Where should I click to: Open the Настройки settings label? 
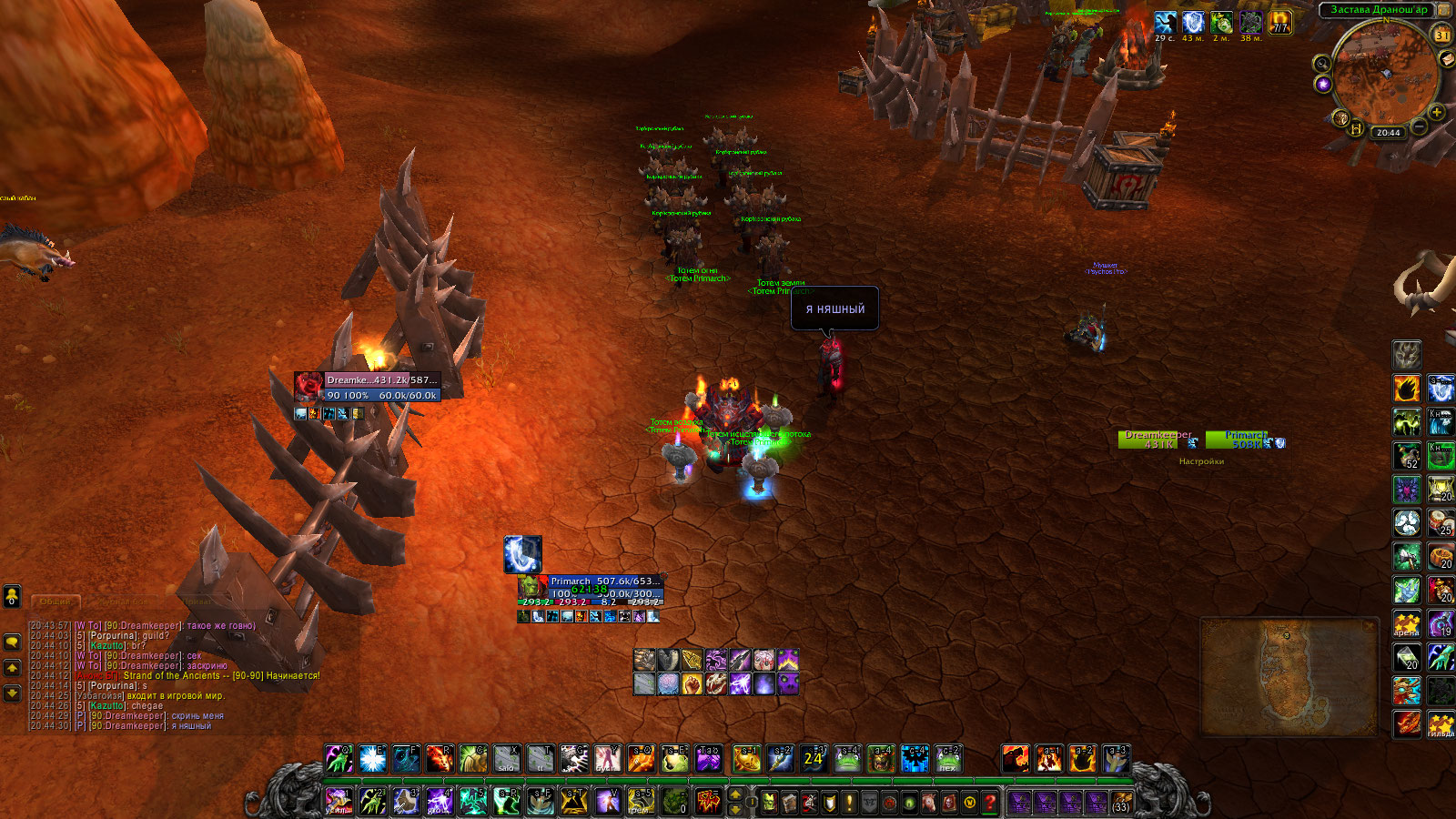[1201, 461]
